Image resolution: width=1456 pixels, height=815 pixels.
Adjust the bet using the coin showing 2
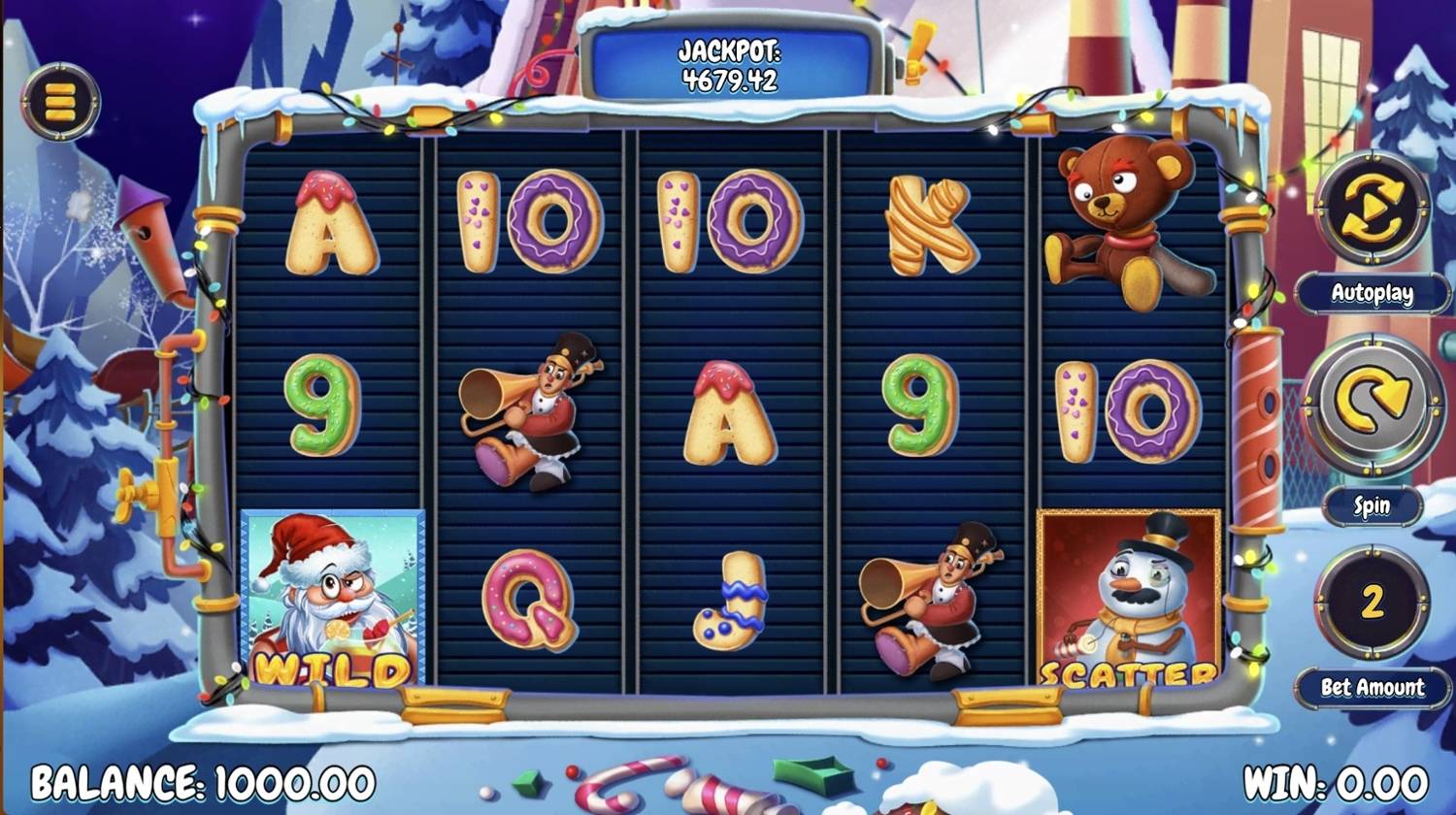[x=1370, y=600]
